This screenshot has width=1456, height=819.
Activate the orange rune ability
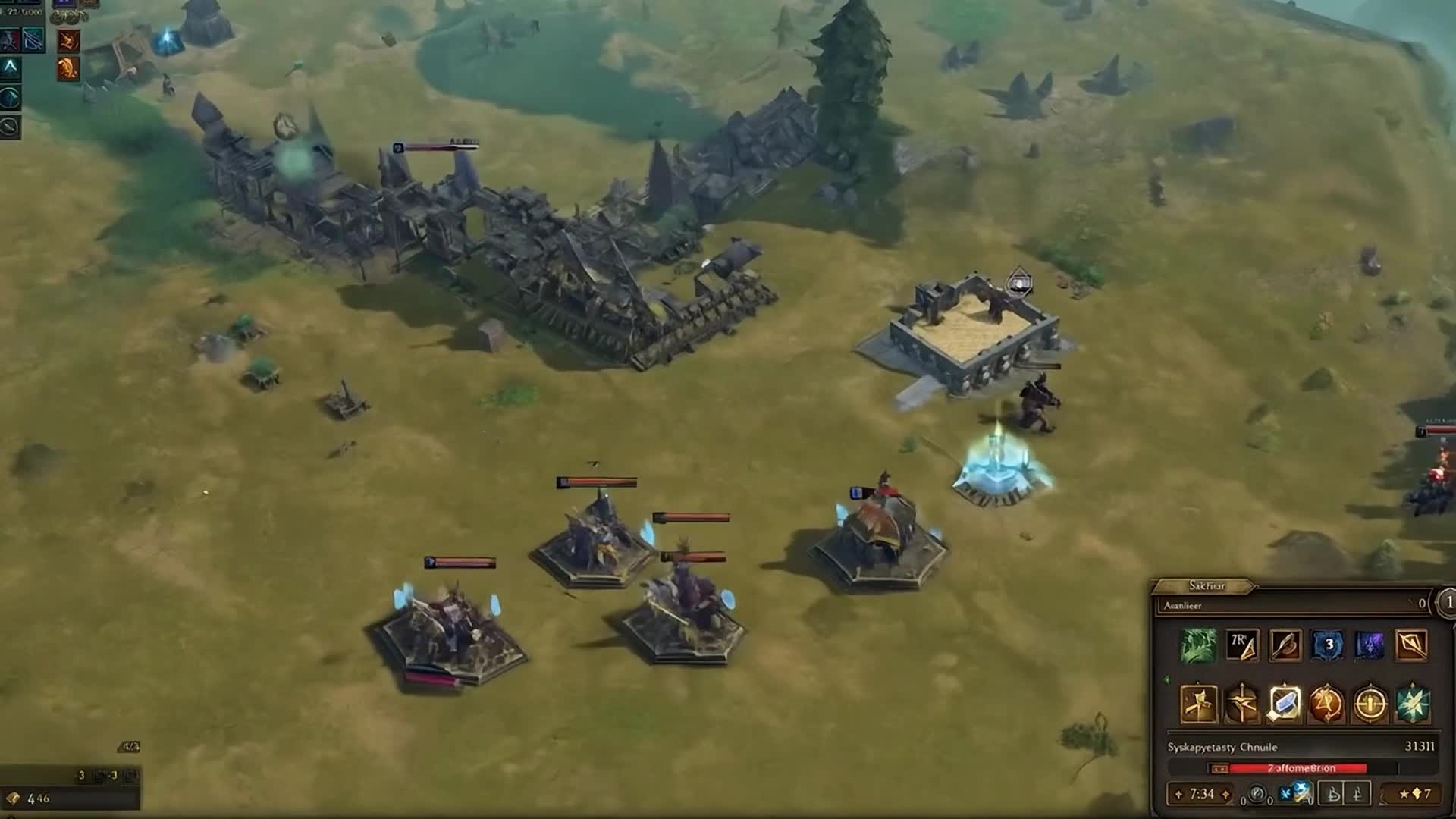pos(1326,704)
